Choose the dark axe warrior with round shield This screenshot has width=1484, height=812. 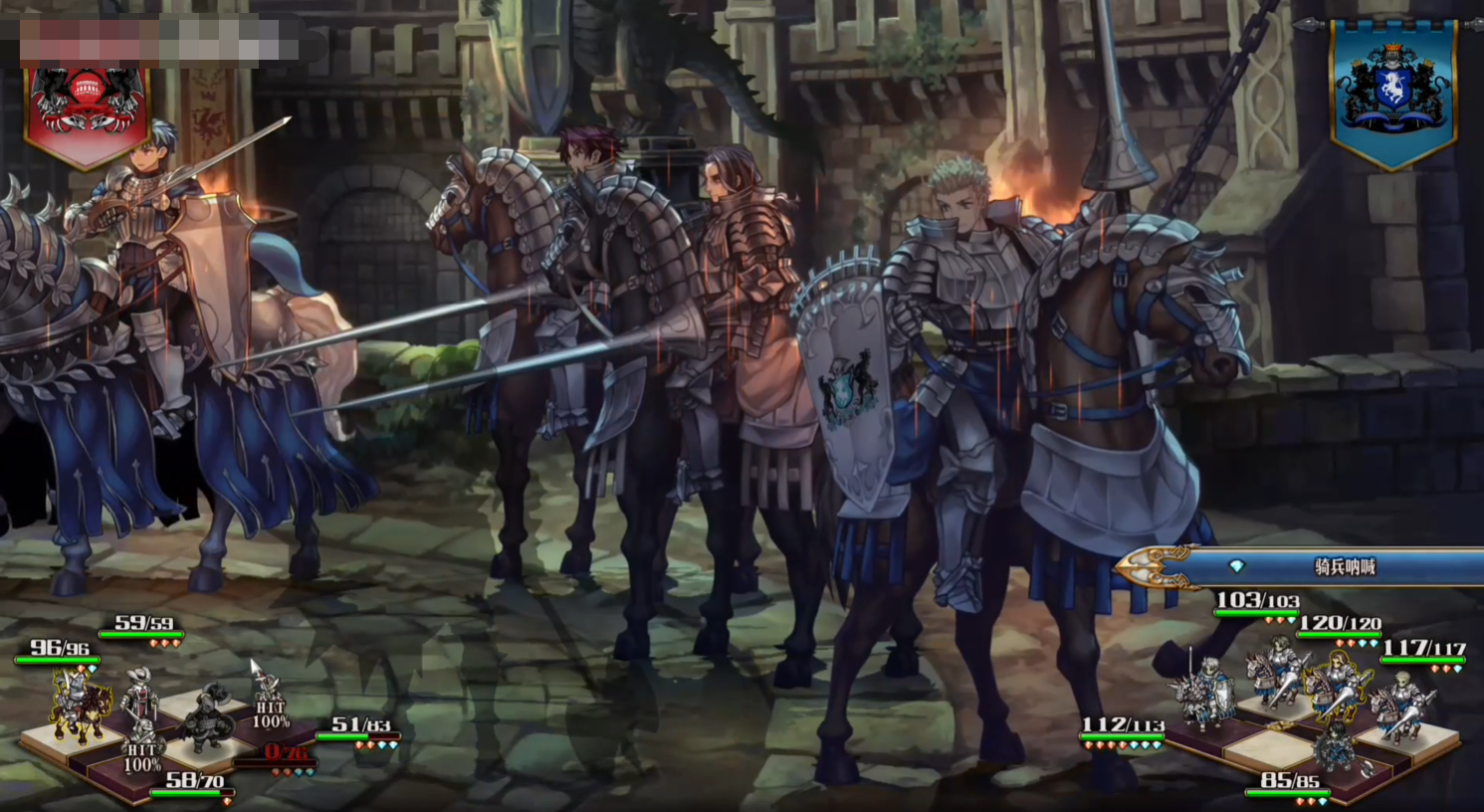(x=208, y=718)
